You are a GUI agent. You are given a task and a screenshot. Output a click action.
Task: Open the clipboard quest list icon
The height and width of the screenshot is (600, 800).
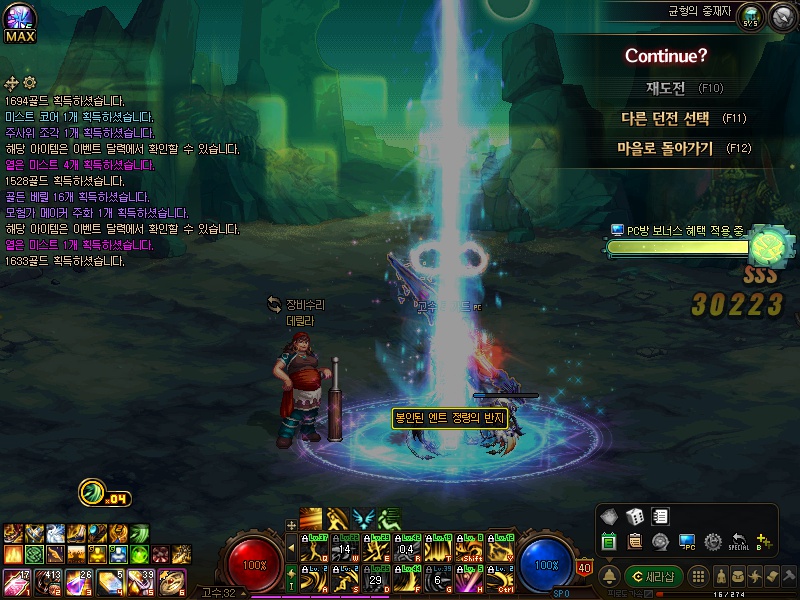pos(634,542)
